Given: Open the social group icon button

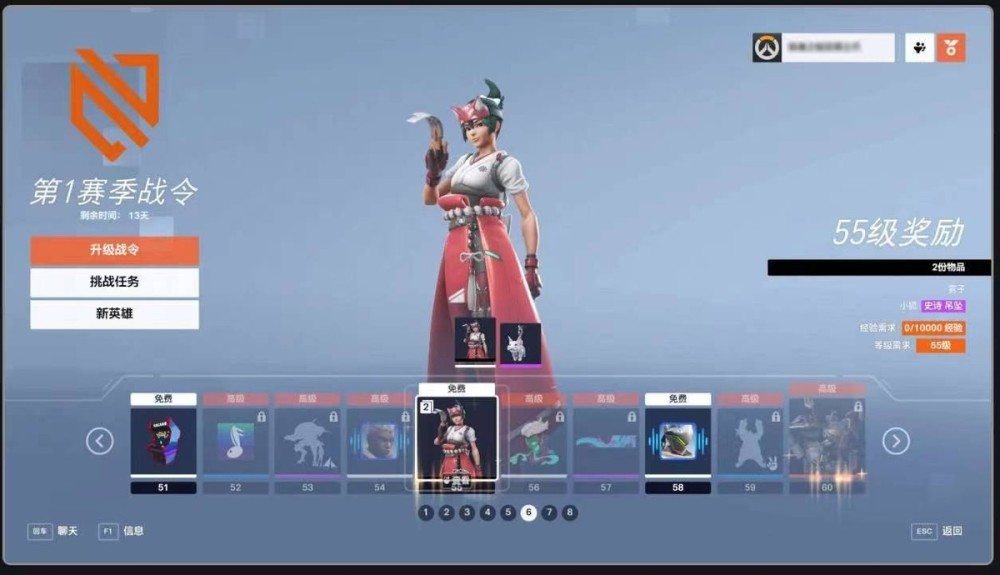Looking at the screenshot, I should pos(920,47).
